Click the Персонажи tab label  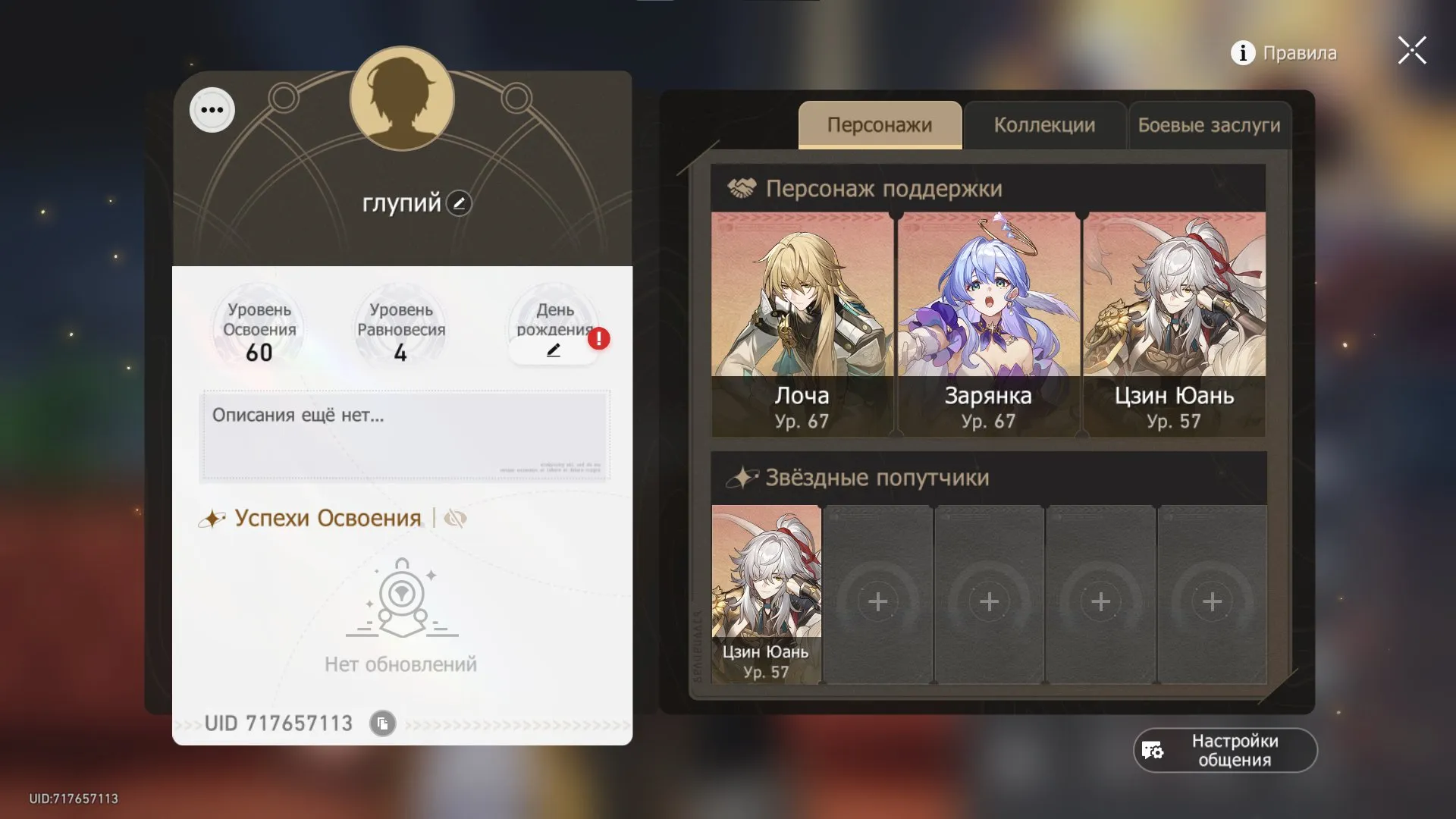[x=879, y=125]
